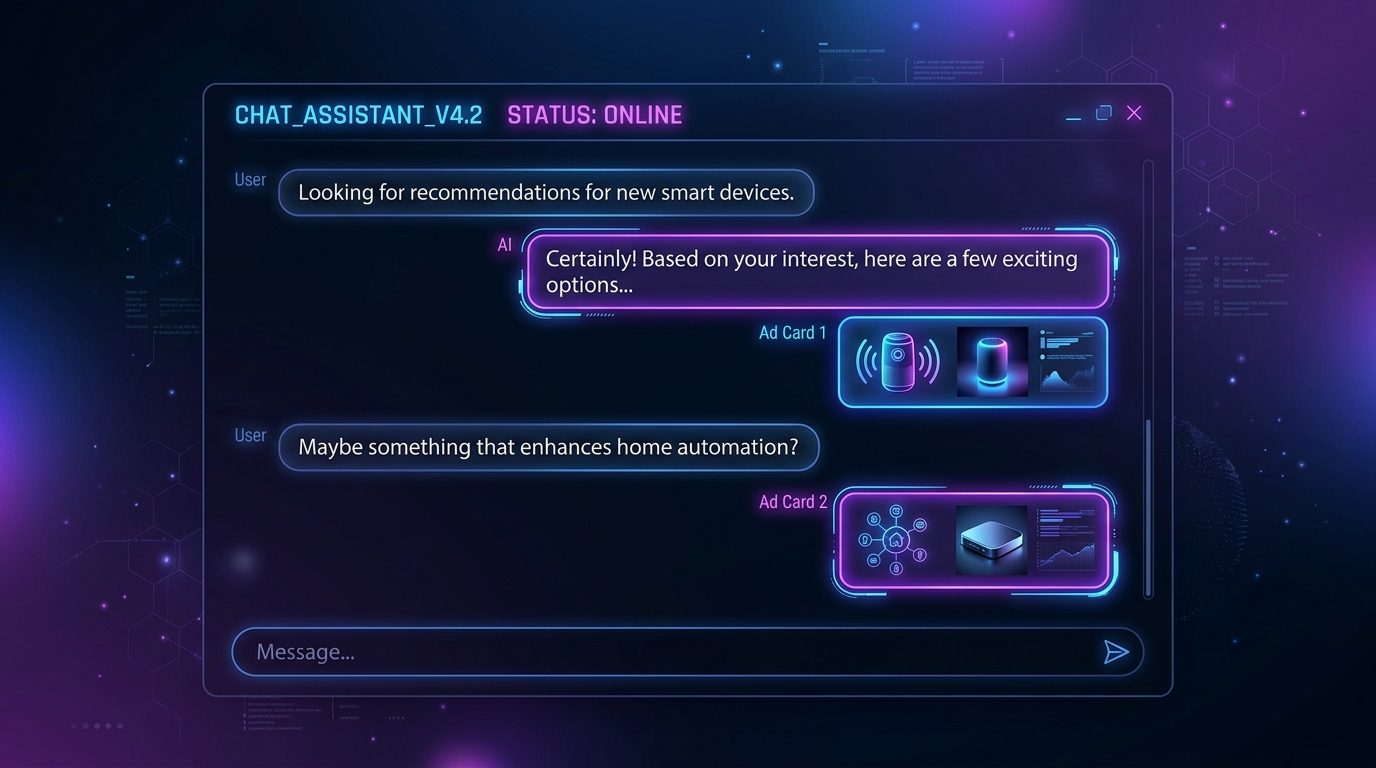
Task: Open Ad Card 2 with the home hub
Action: click(x=972, y=539)
